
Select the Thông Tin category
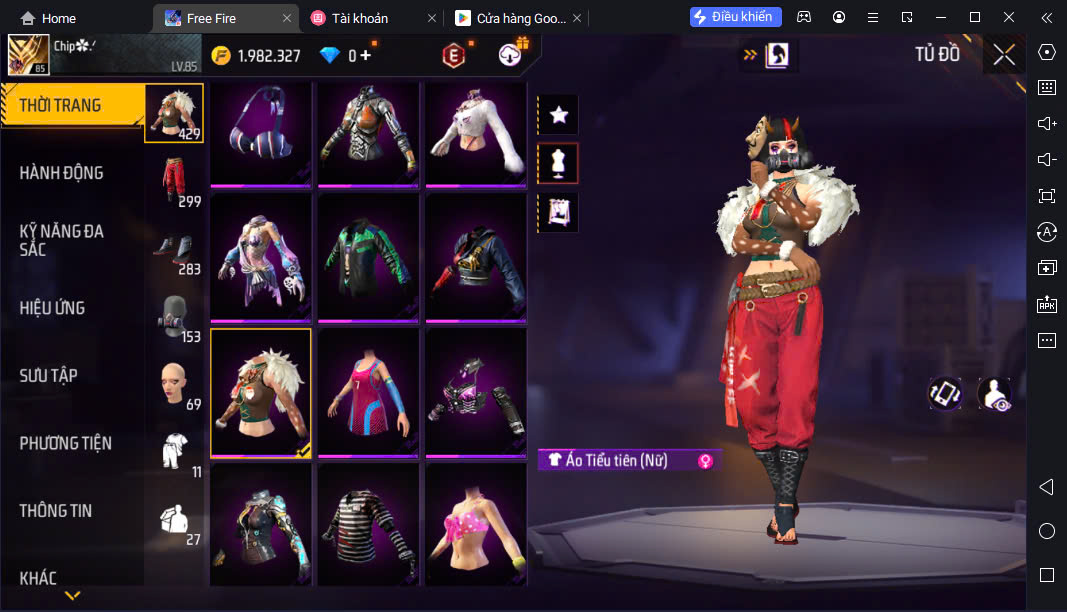coord(56,511)
